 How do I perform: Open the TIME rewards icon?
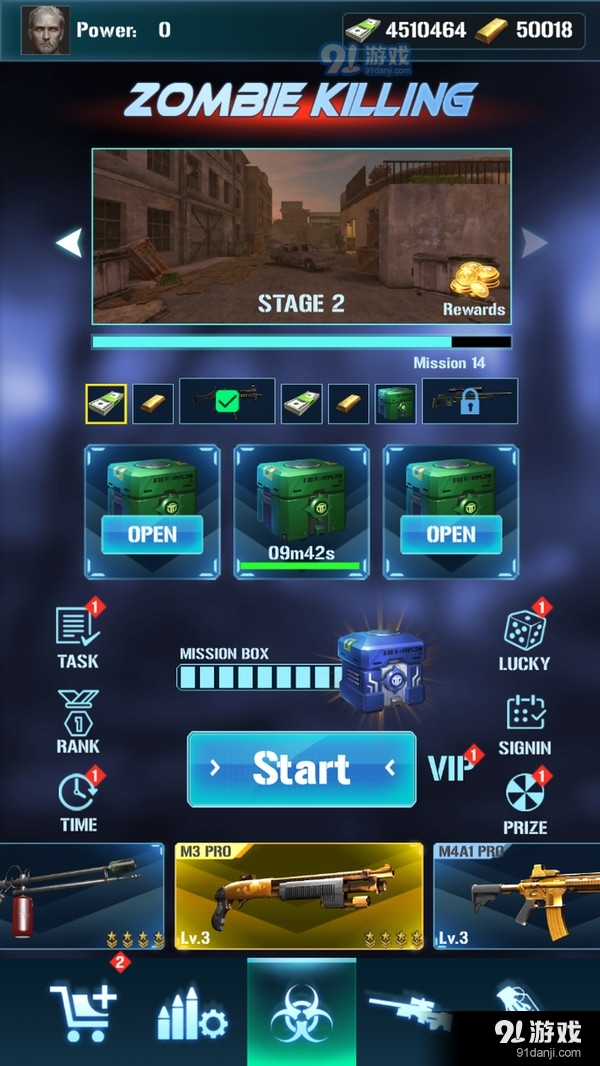[78, 801]
